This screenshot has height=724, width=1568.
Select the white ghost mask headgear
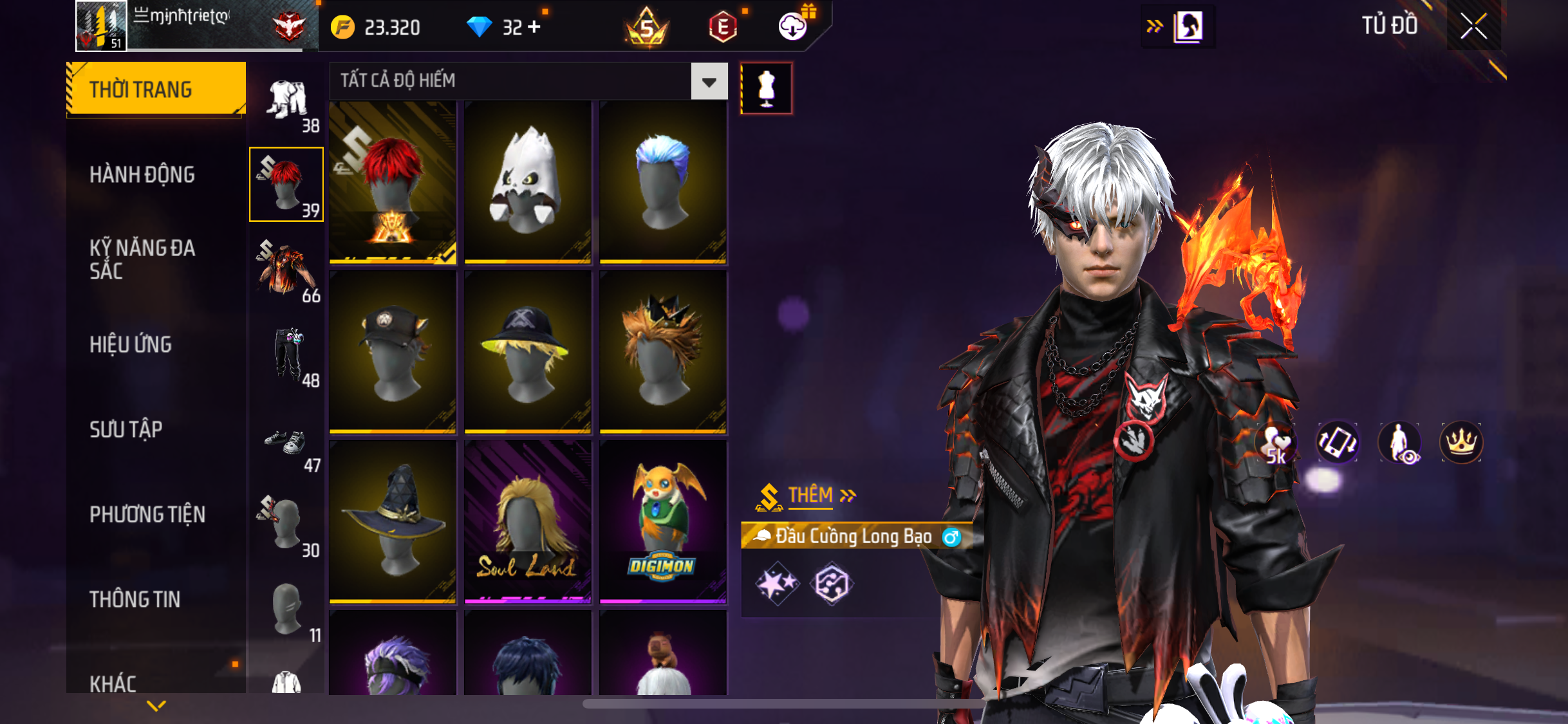pos(527,181)
